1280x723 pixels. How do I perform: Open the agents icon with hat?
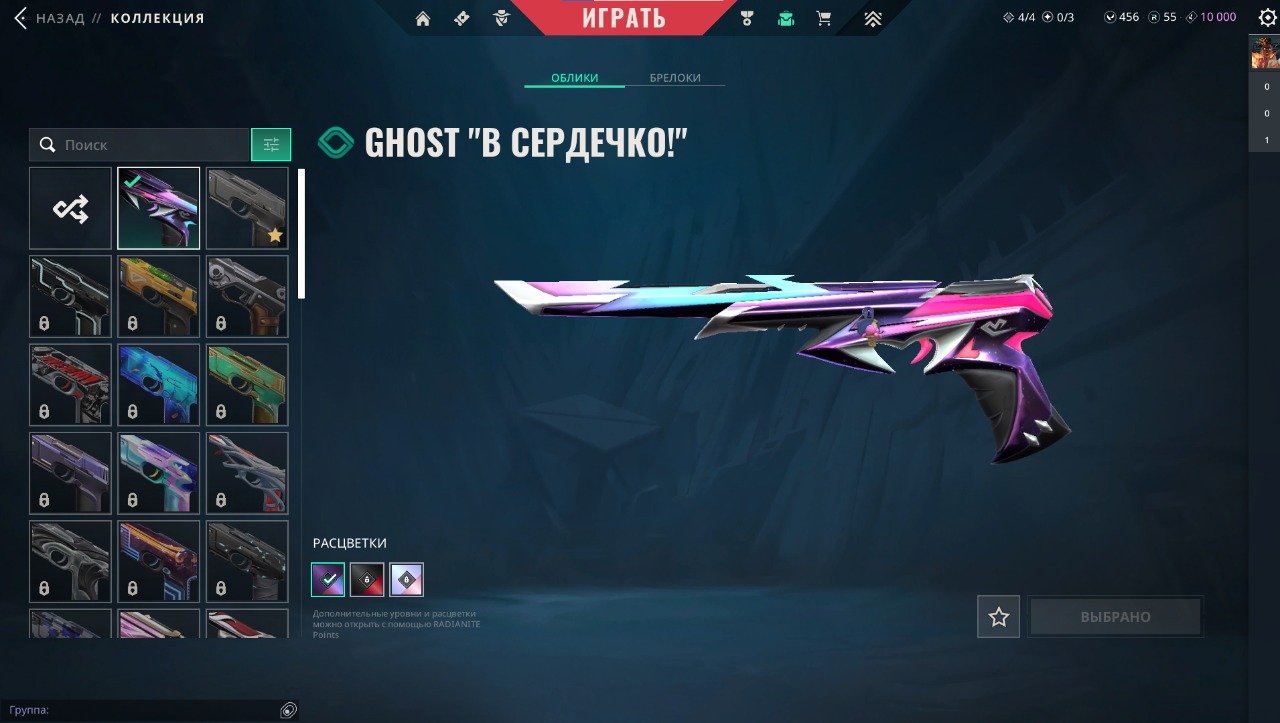(501, 18)
